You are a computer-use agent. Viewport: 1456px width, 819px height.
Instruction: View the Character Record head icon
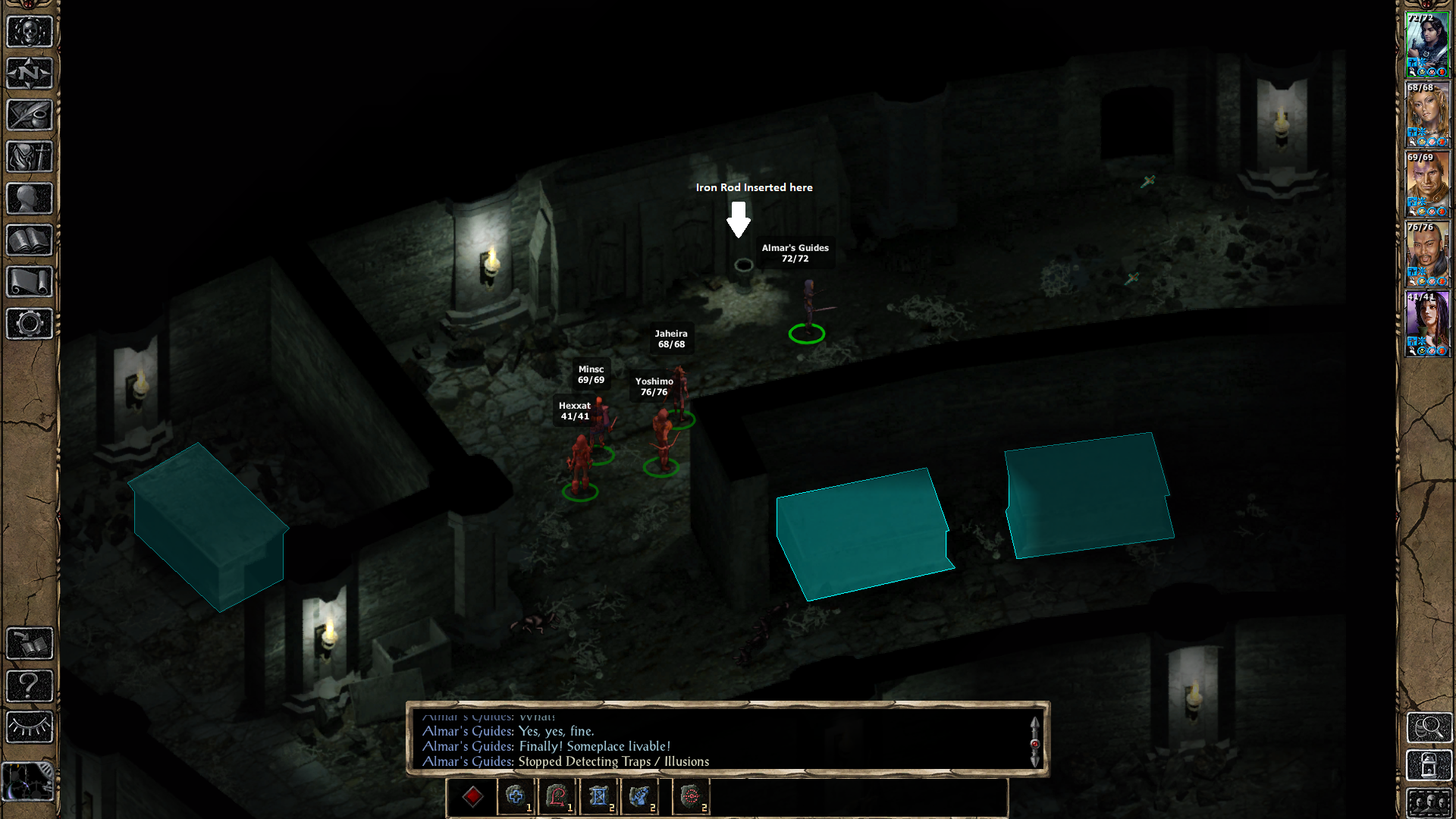[29, 199]
